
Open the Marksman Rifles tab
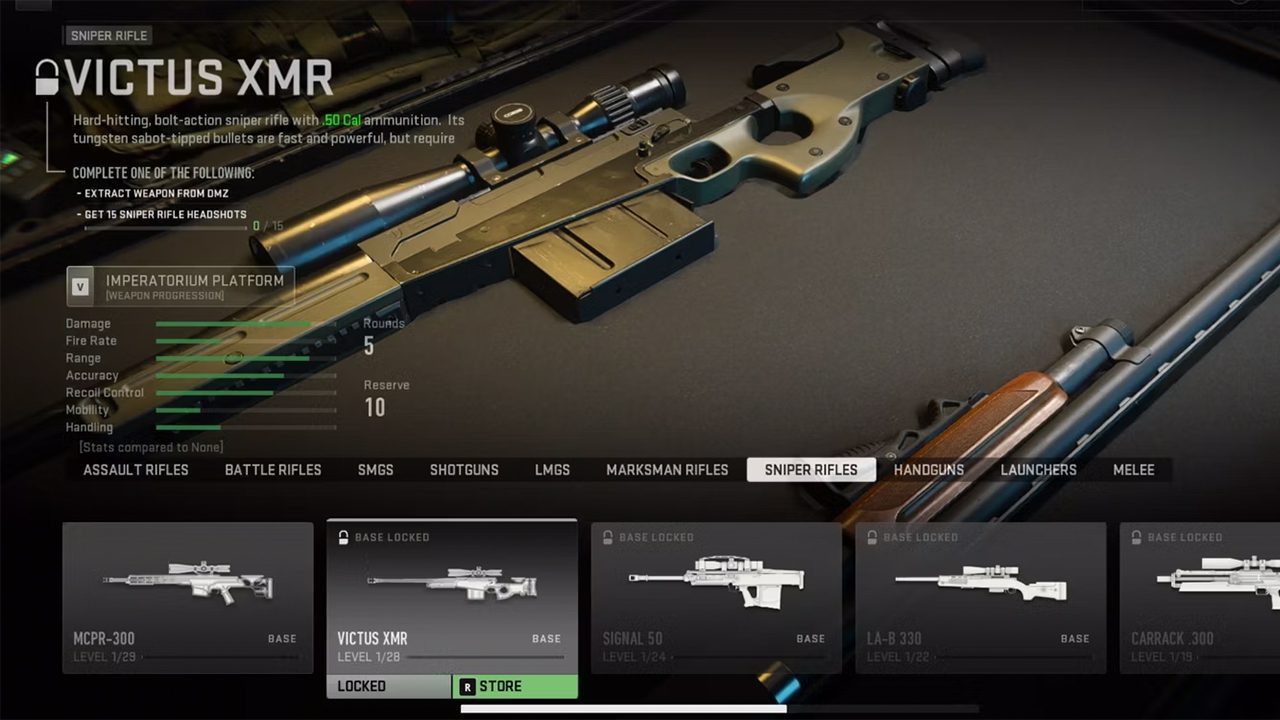(x=667, y=470)
